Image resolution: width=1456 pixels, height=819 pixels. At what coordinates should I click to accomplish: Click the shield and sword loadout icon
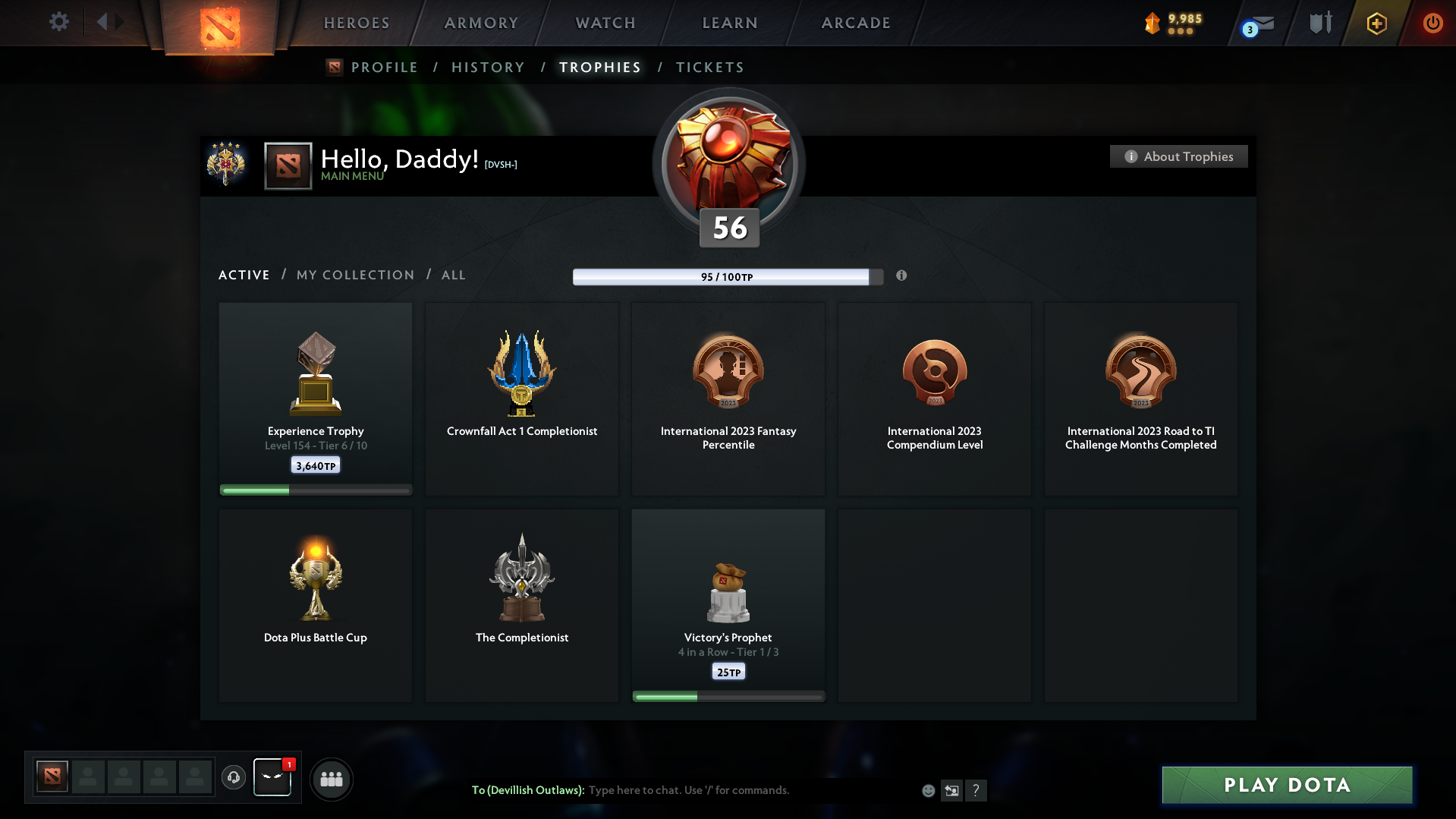tap(1319, 23)
